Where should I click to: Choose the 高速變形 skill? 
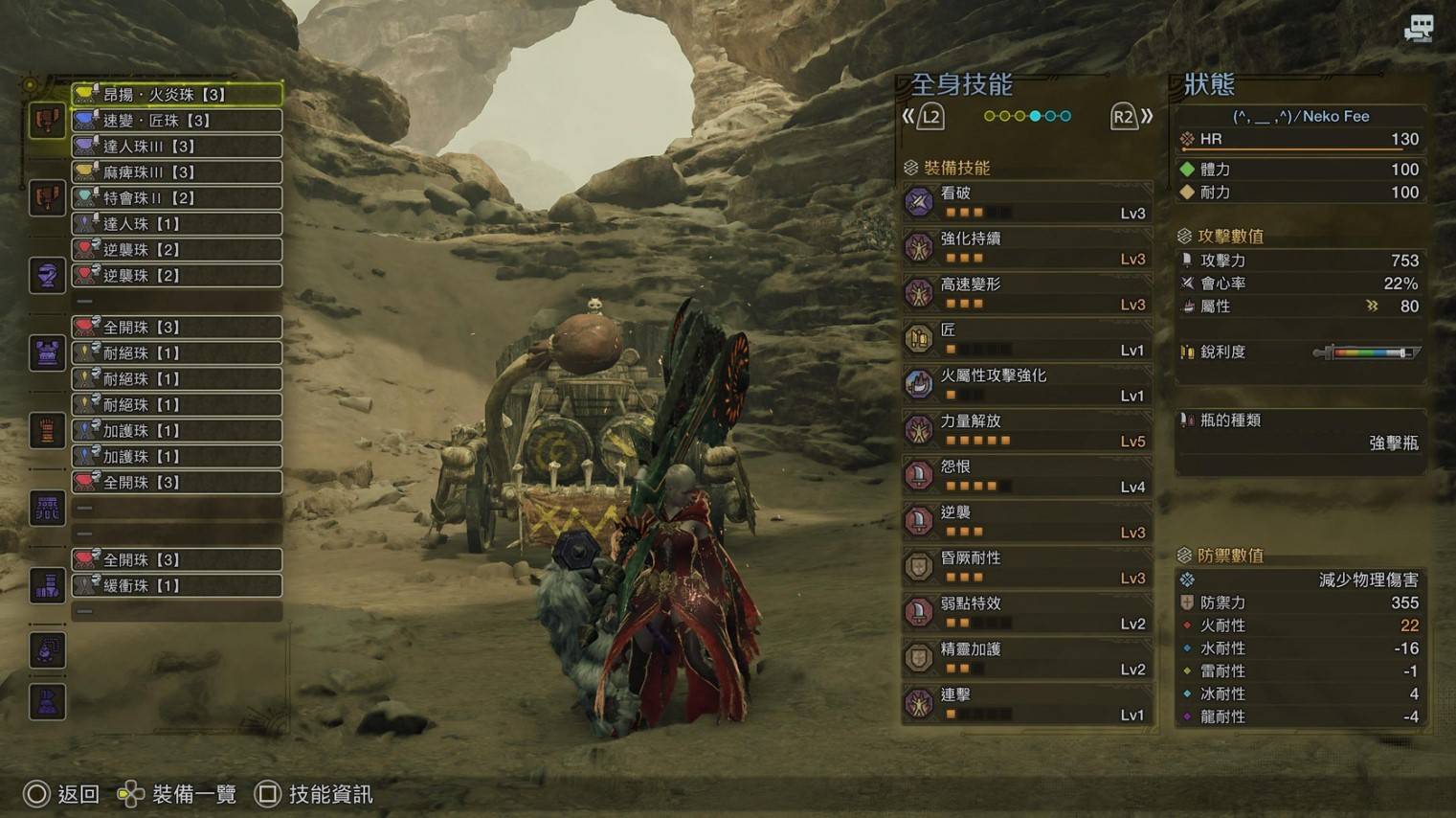(x=1026, y=293)
